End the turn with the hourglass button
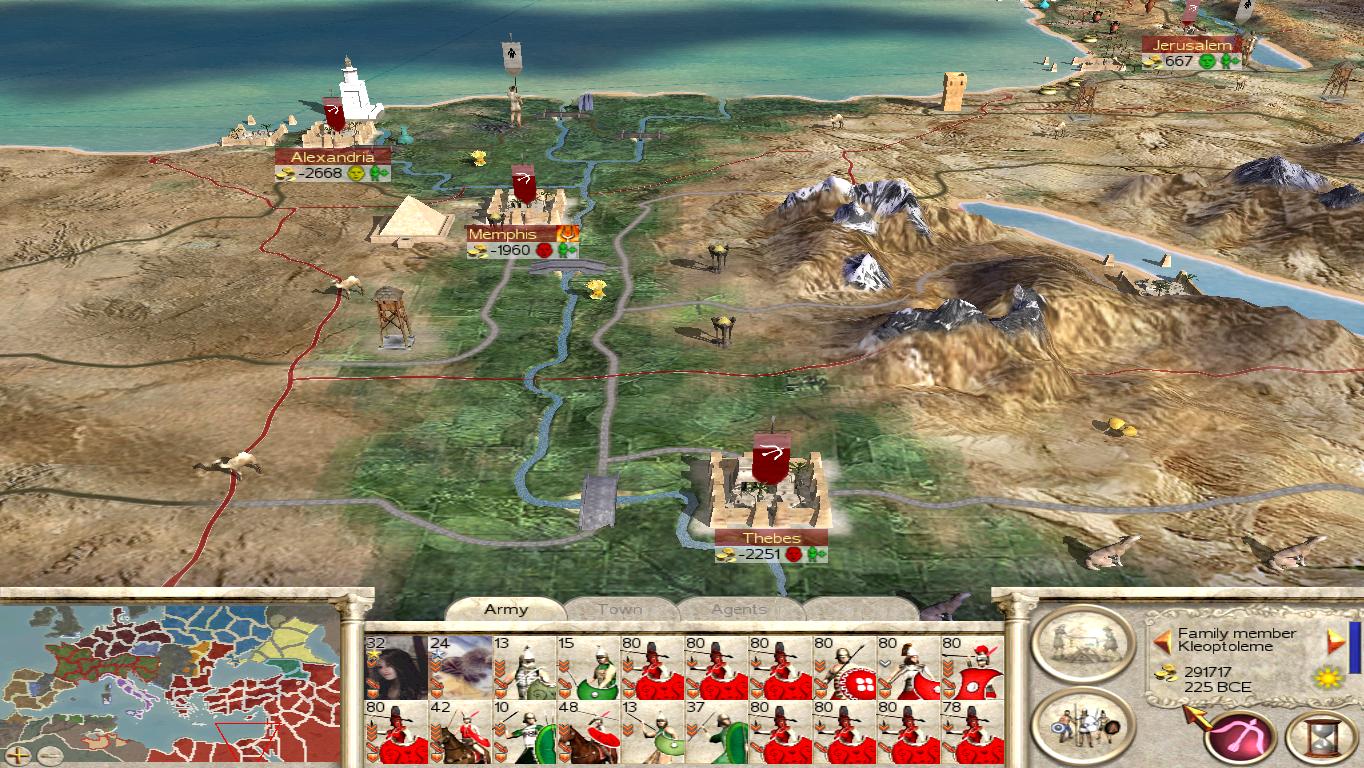This screenshot has height=768, width=1364. 1321,737
